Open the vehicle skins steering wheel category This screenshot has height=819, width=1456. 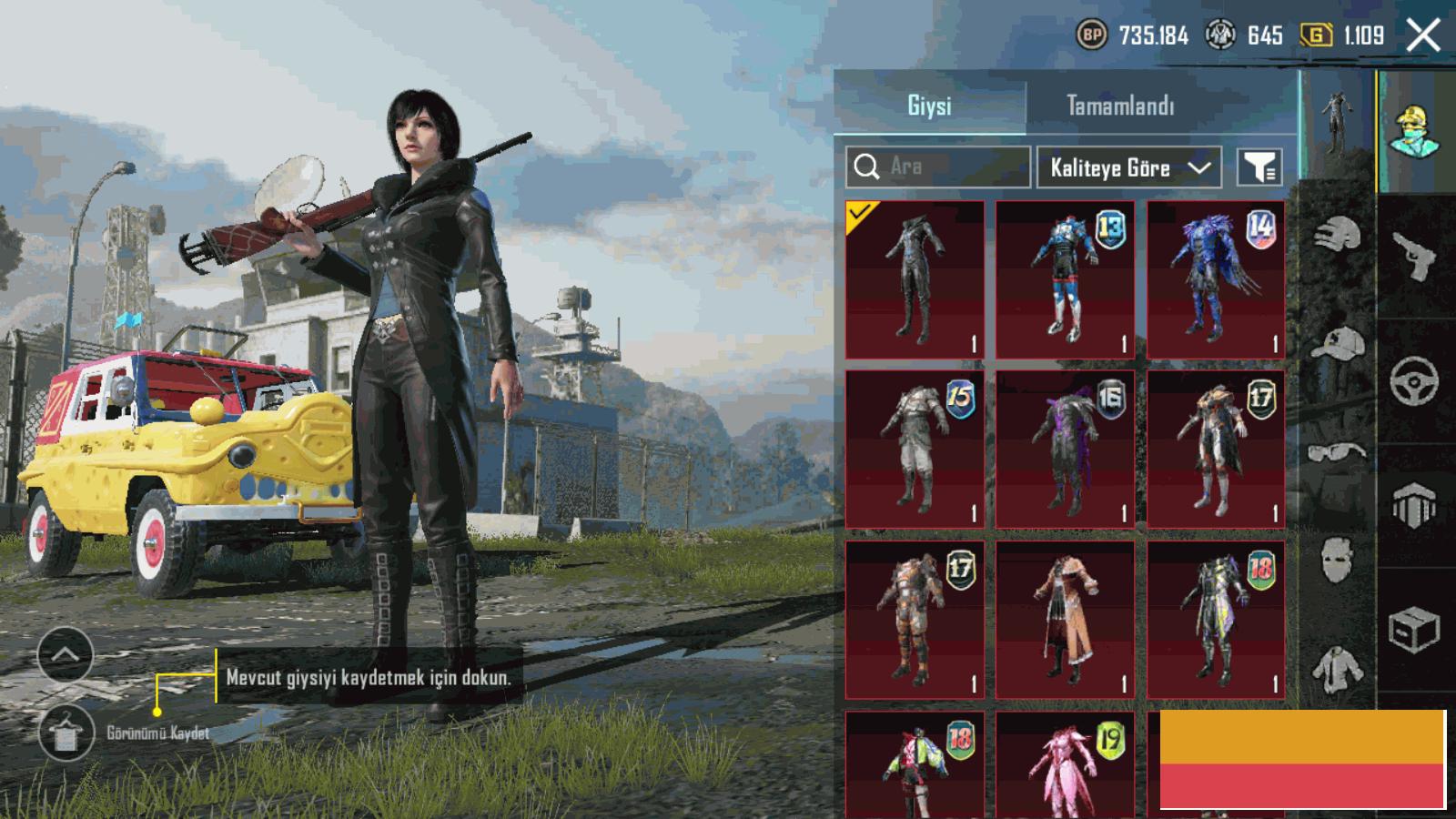click(1414, 380)
